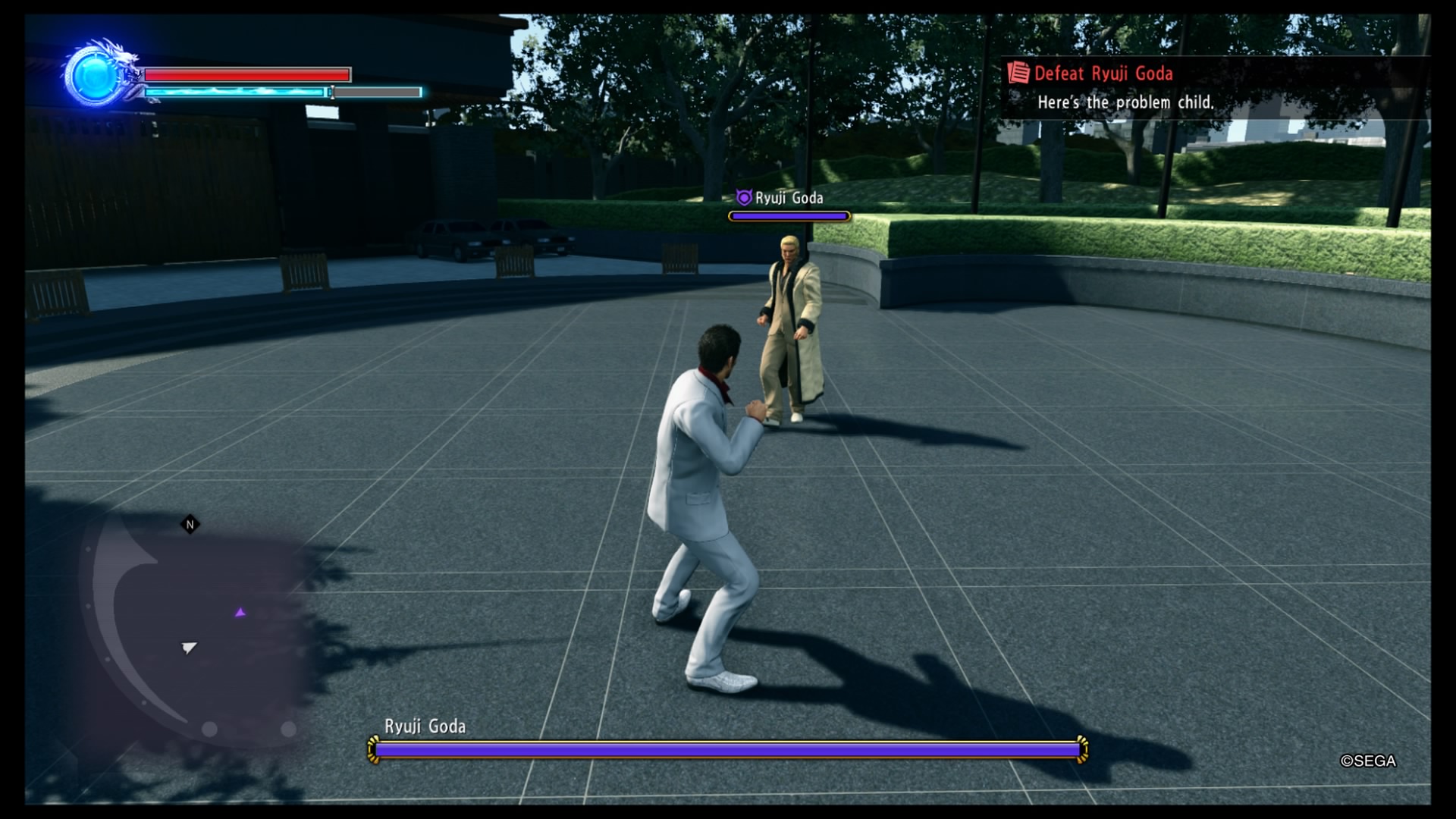Click the north compass marker on minimap
This screenshot has width=1456, height=819.
tap(190, 524)
